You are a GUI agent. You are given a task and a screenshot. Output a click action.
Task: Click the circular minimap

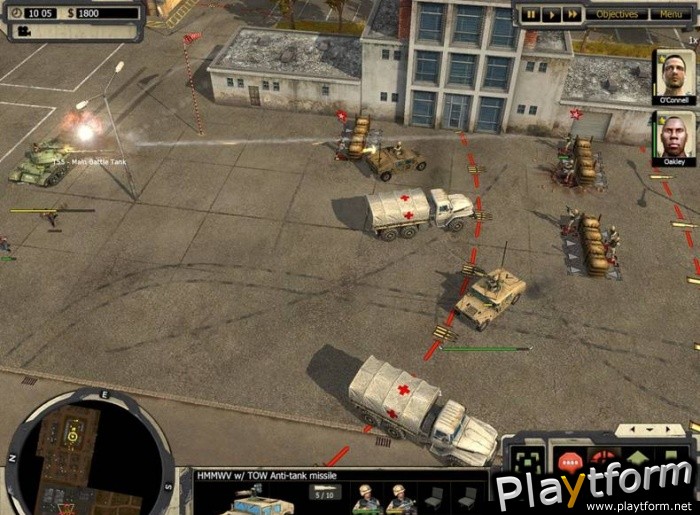pos(90,451)
